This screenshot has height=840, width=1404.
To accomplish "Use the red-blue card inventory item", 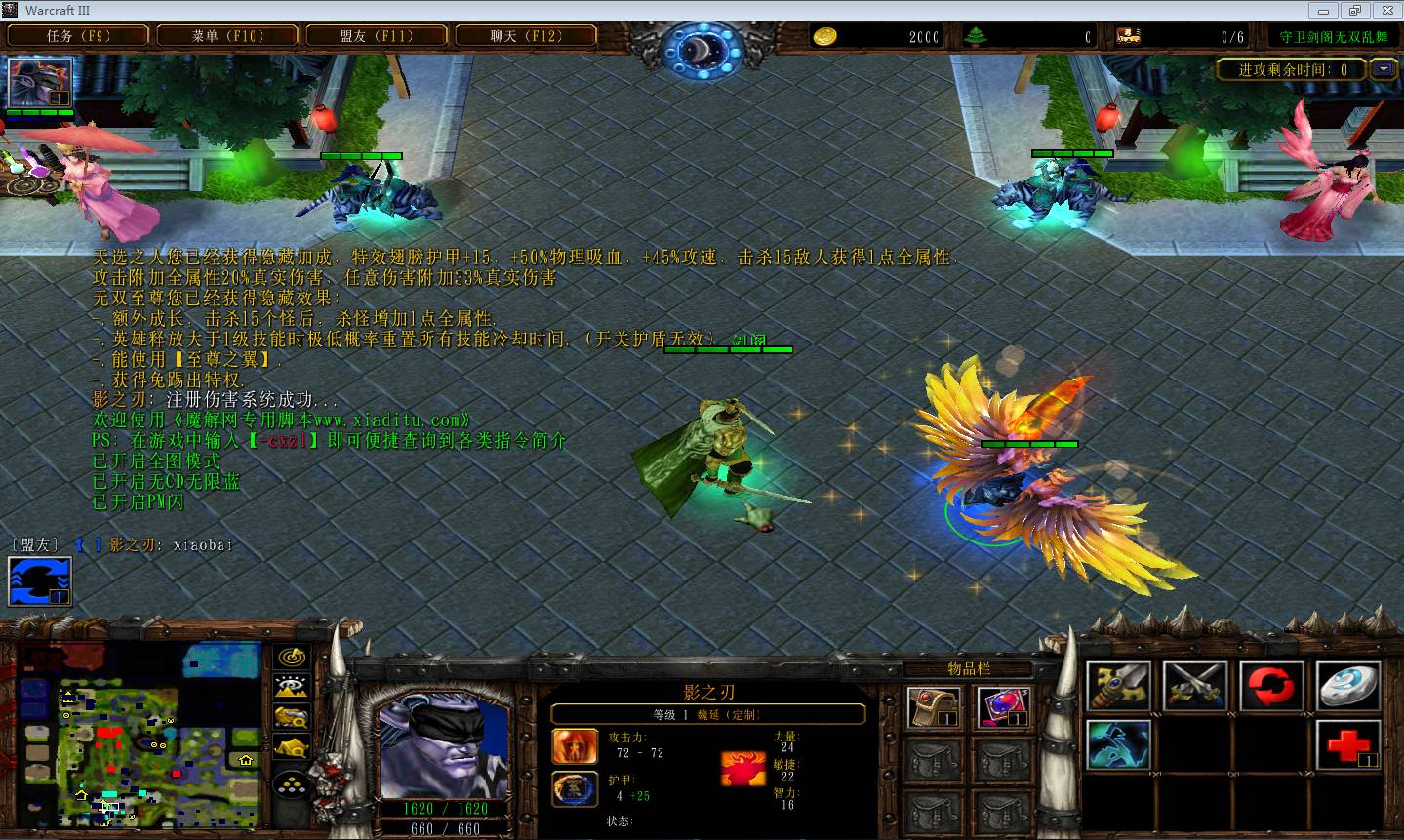I will click(1002, 708).
